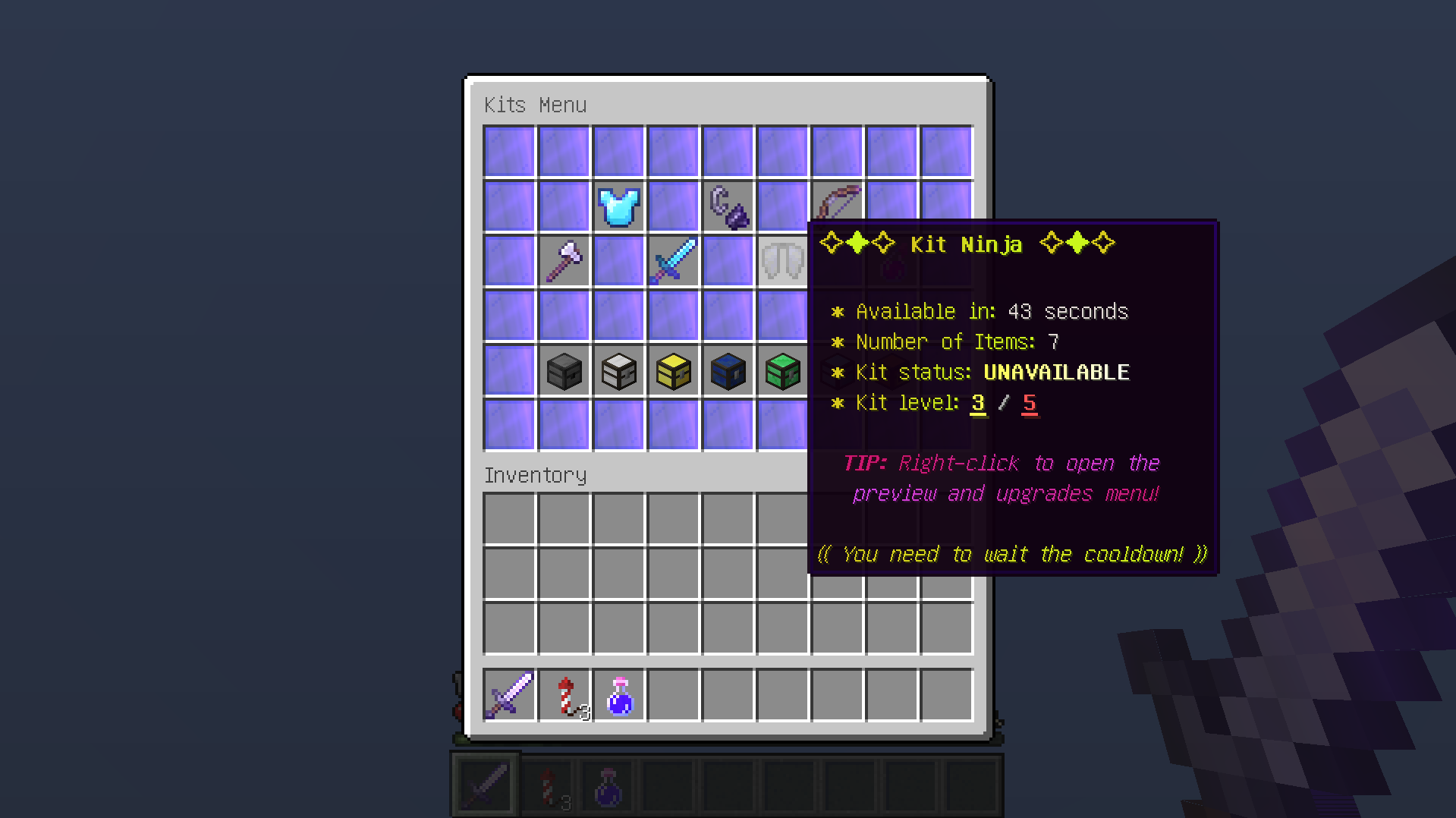
Task: Select the firework rocket stack
Action: click(x=564, y=695)
